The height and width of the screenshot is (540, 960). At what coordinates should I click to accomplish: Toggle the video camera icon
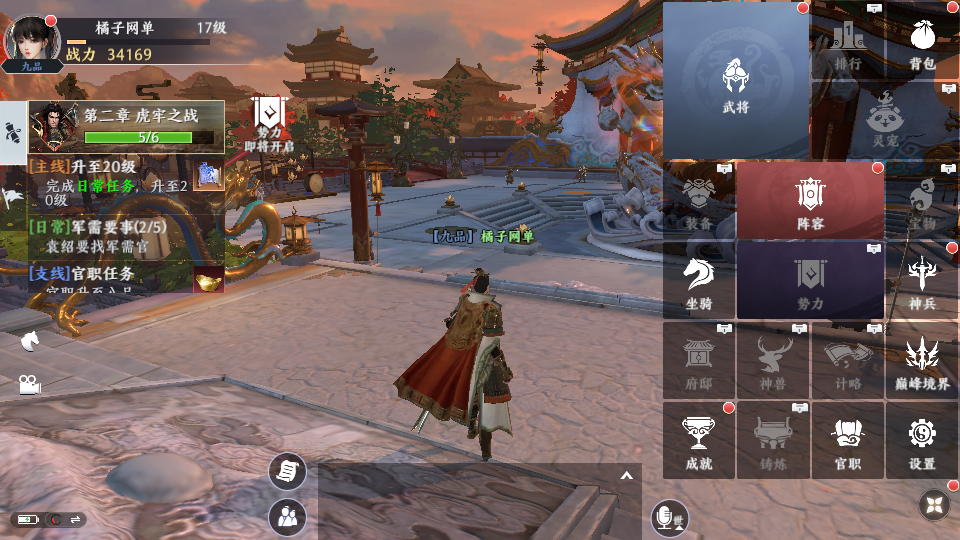coord(29,384)
